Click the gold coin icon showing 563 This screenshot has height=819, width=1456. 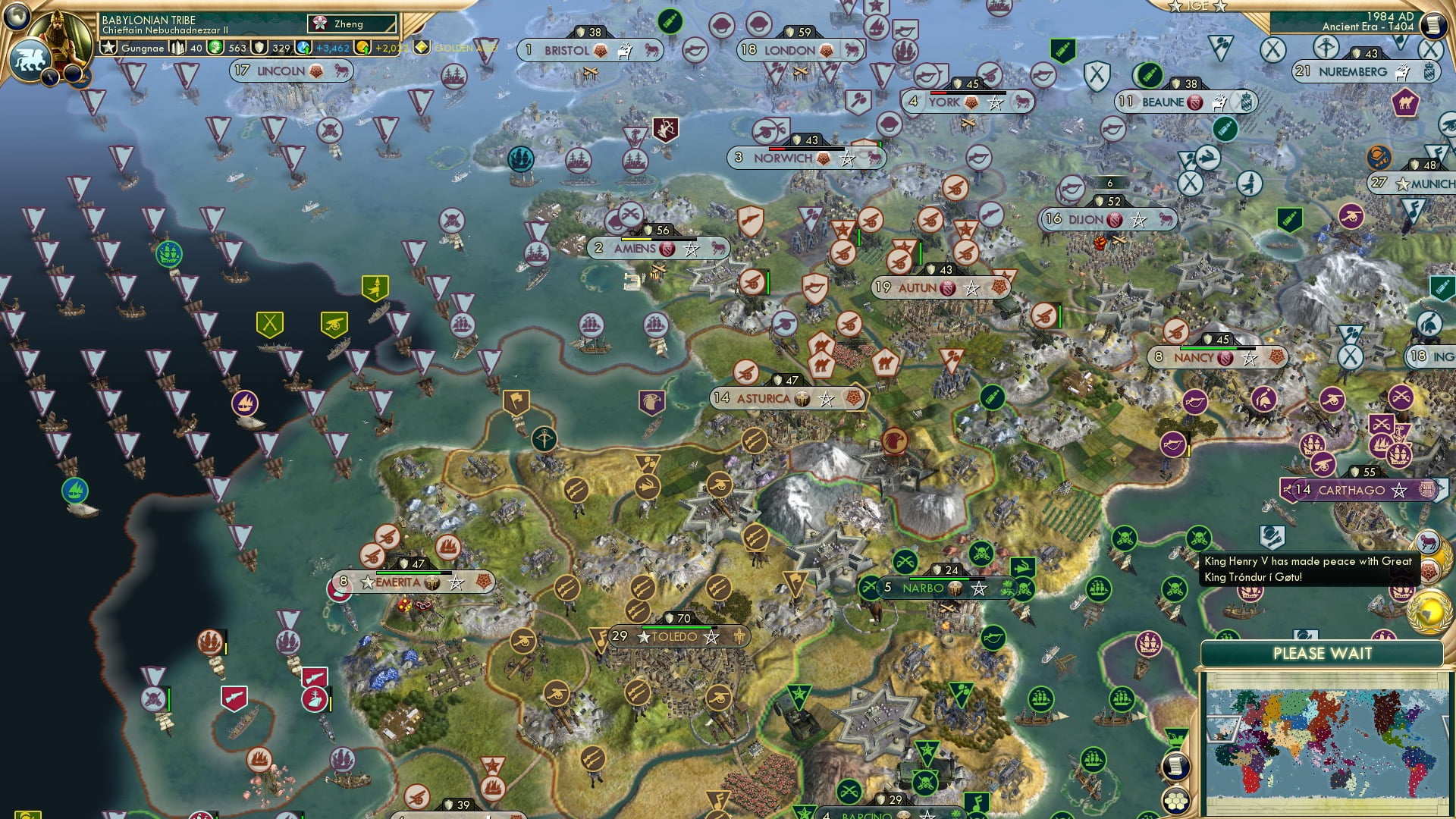(215, 48)
